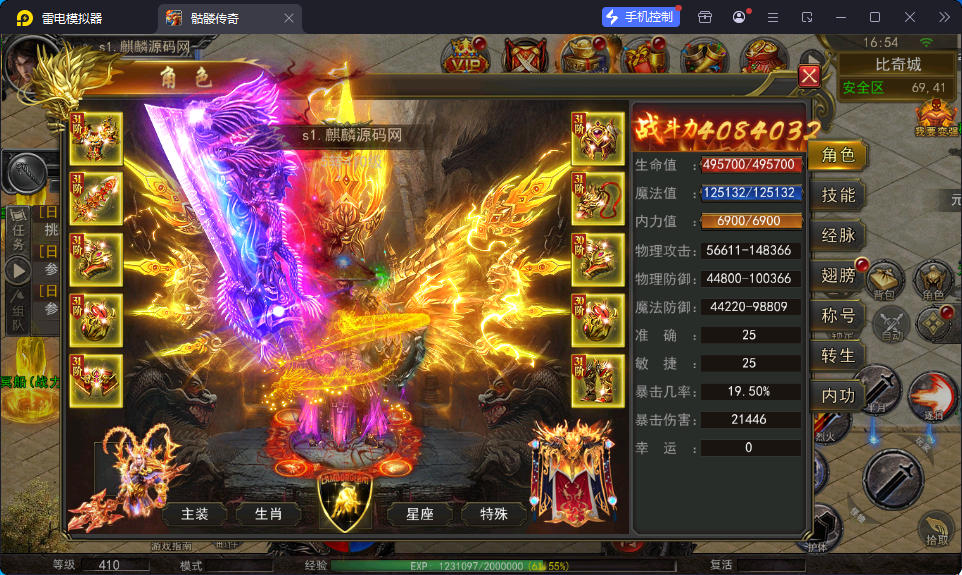Switch to the 内功 inner power tab

837,396
